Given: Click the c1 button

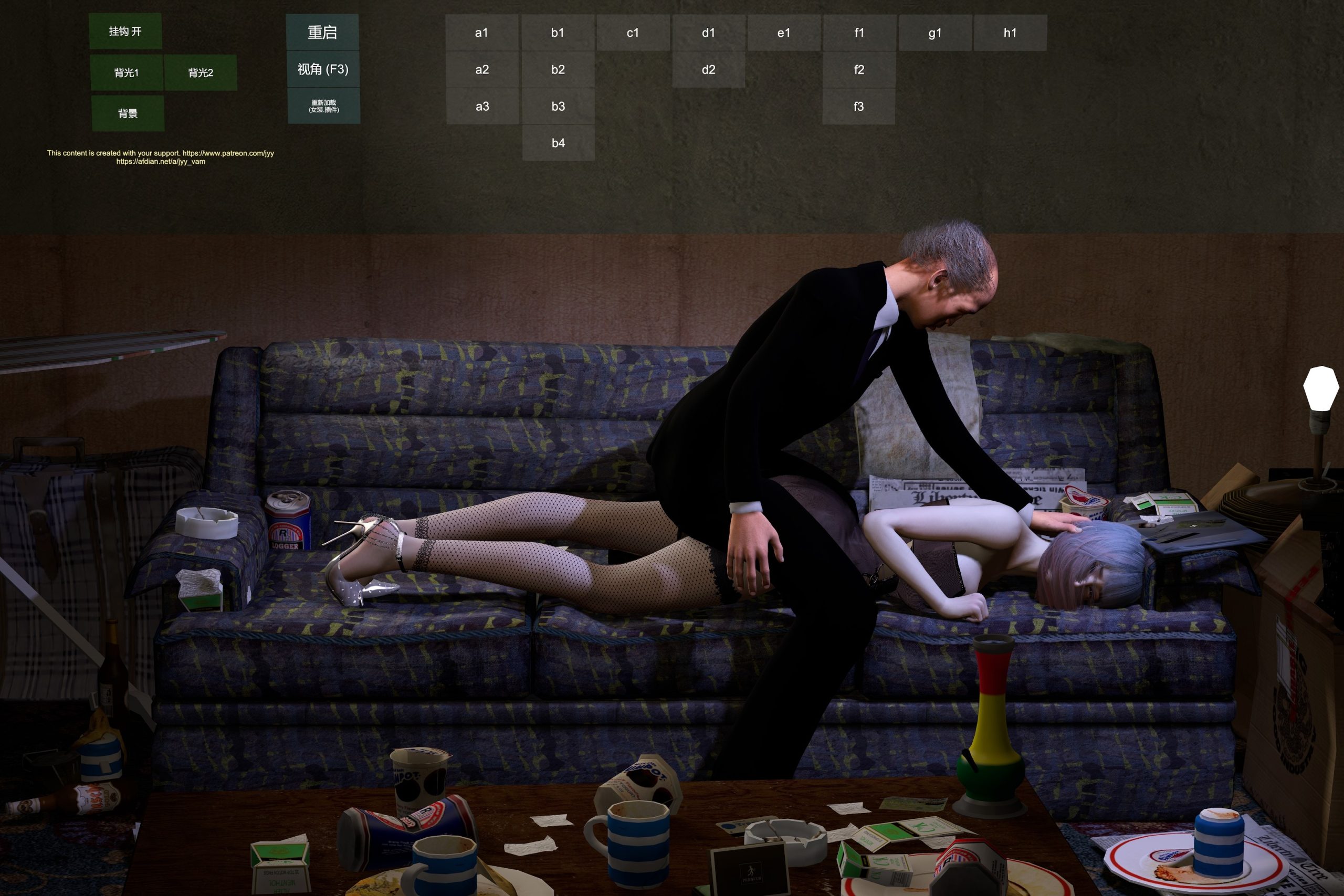Looking at the screenshot, I should tap(633, 33).
